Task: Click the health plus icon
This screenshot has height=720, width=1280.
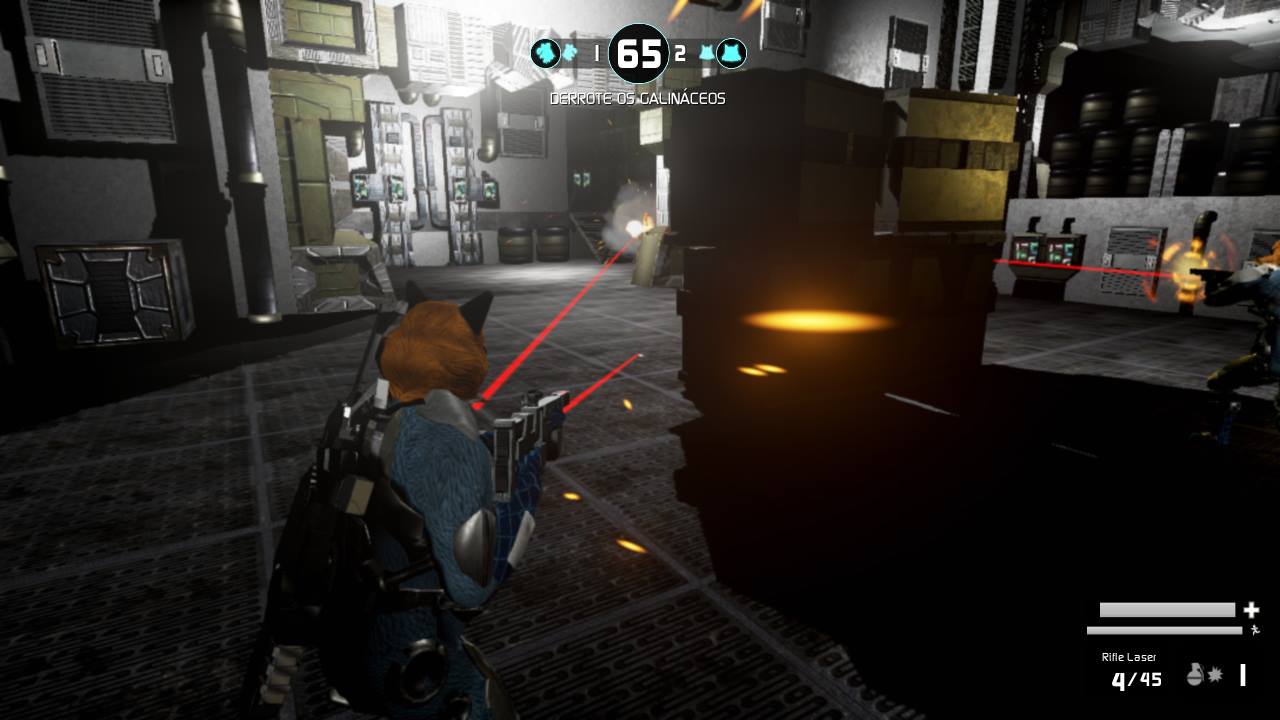Action: pos(1251,611)
